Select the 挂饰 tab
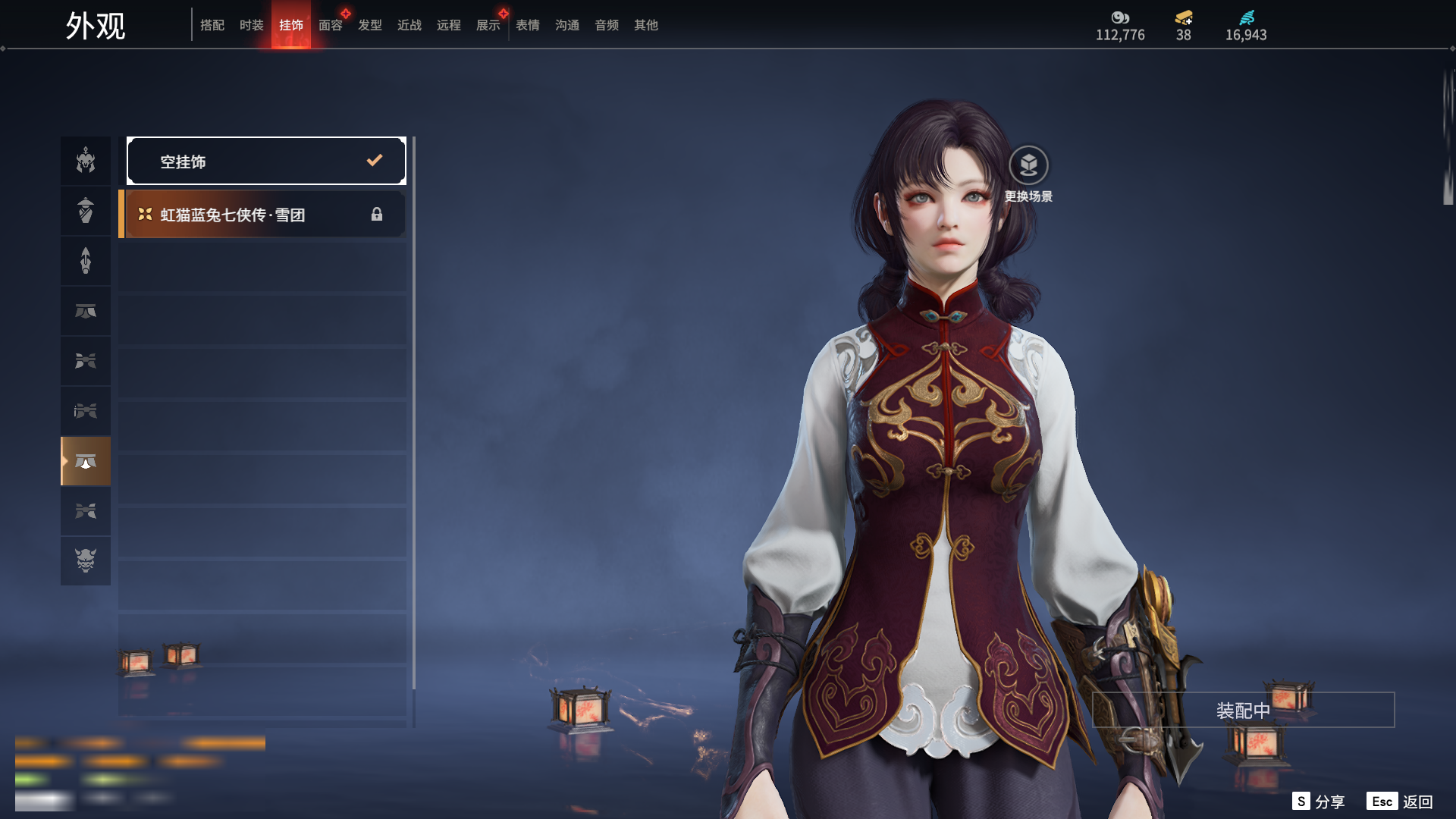Viewport: 1456px width, 819px height. tap(291, 25)
